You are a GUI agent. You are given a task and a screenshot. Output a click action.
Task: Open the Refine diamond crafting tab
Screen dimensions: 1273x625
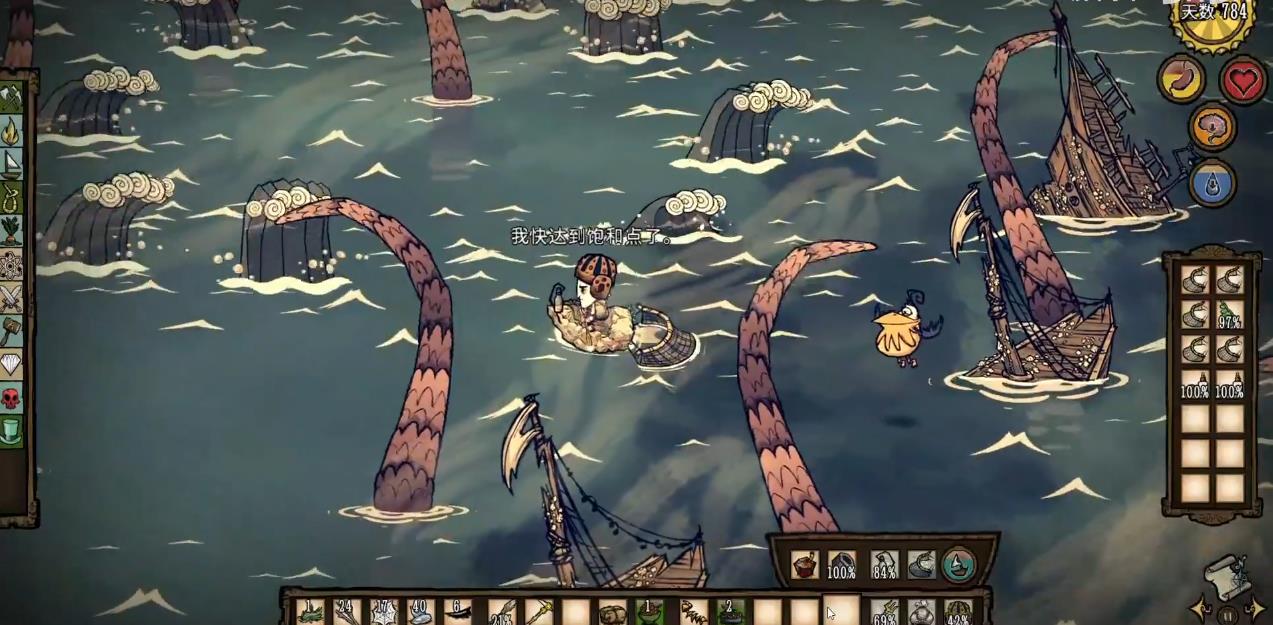pos(11,364)
